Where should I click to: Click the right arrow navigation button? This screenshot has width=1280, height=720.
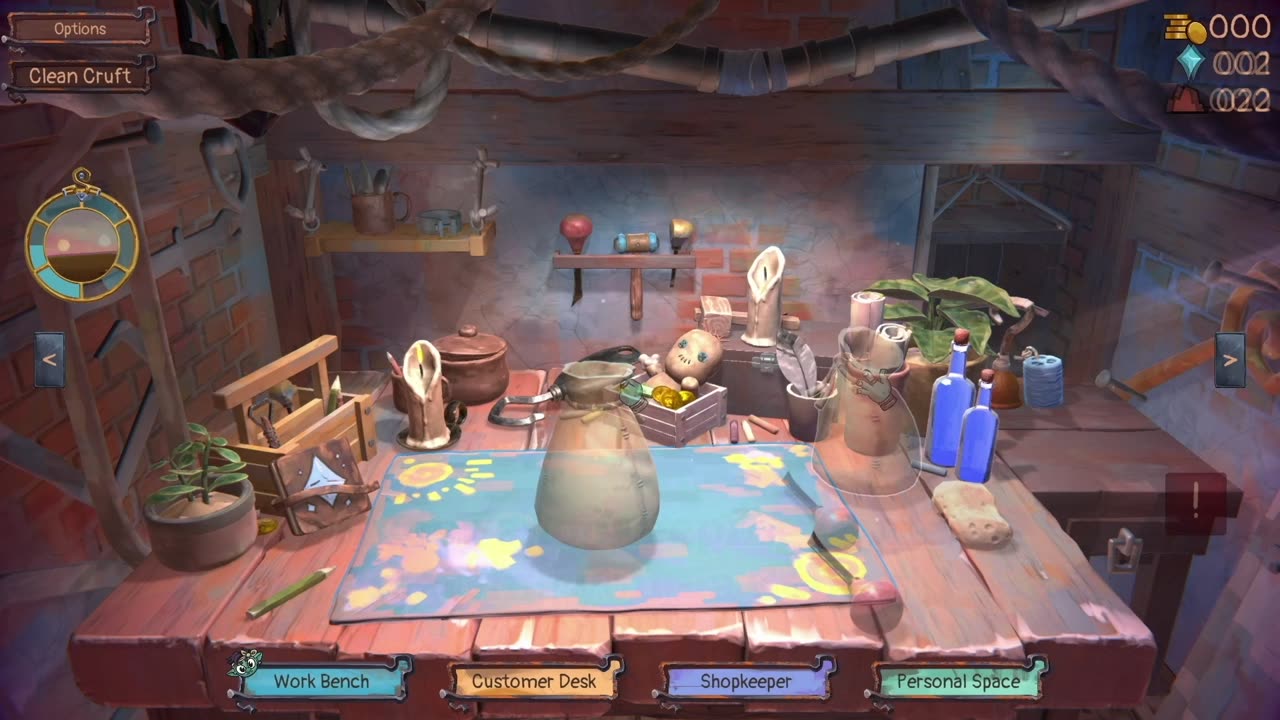(x=1230, y=360)
